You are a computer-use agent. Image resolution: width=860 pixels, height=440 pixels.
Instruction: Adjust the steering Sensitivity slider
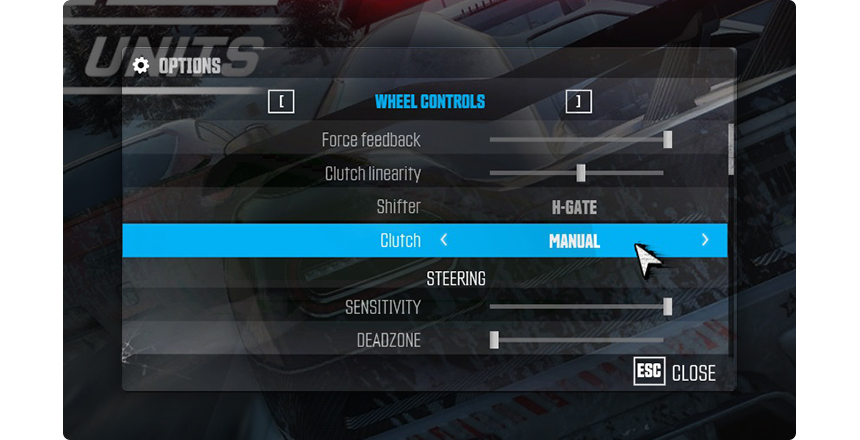(x=667, y=307)
